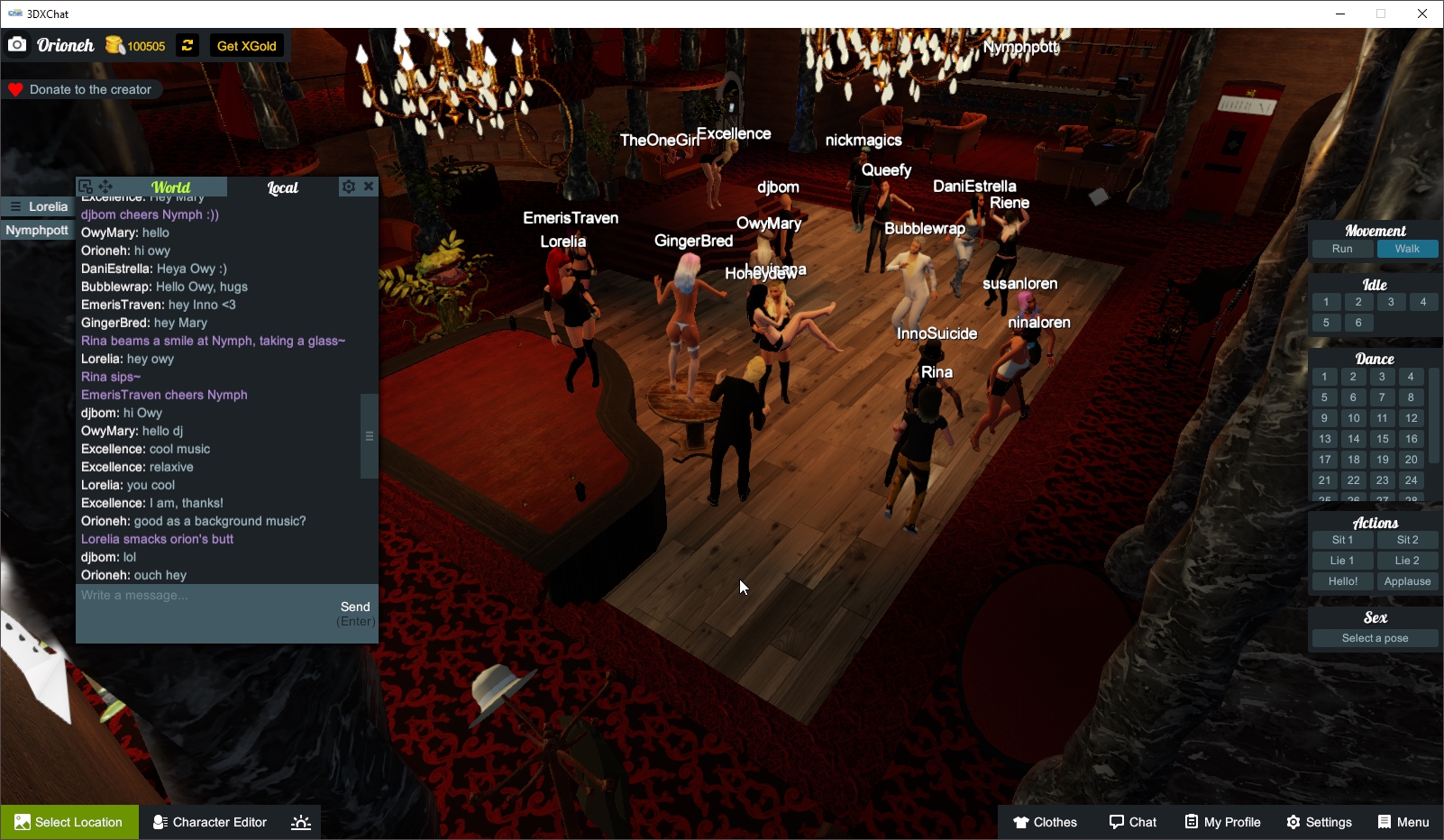Click the XGold refresh icon

[x=187, y=45]
